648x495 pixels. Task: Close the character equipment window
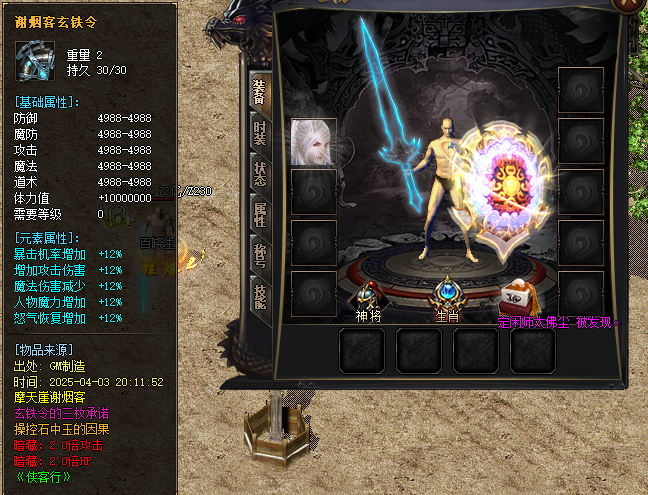[x=629, y=6]
